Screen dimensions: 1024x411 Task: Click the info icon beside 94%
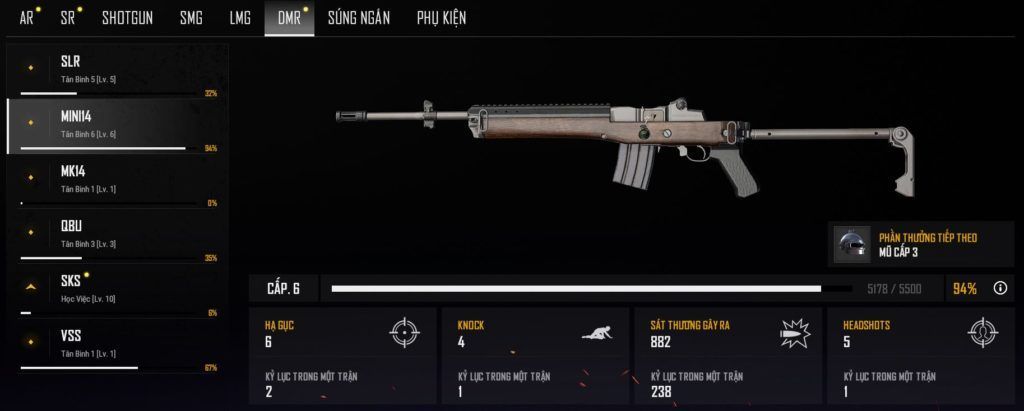tap(1000, 288)
